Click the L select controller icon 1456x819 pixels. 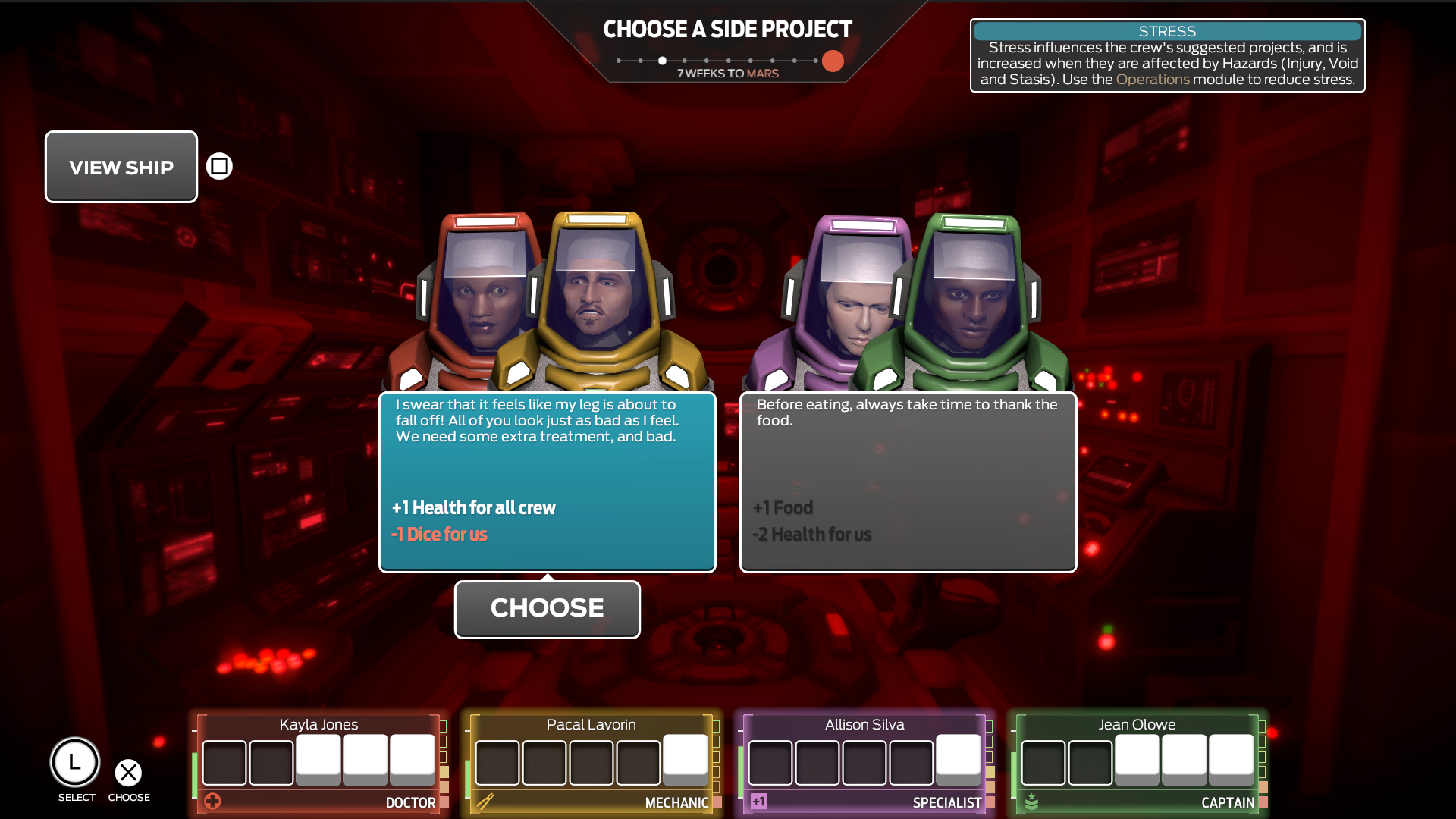click(x=75, y=762)
